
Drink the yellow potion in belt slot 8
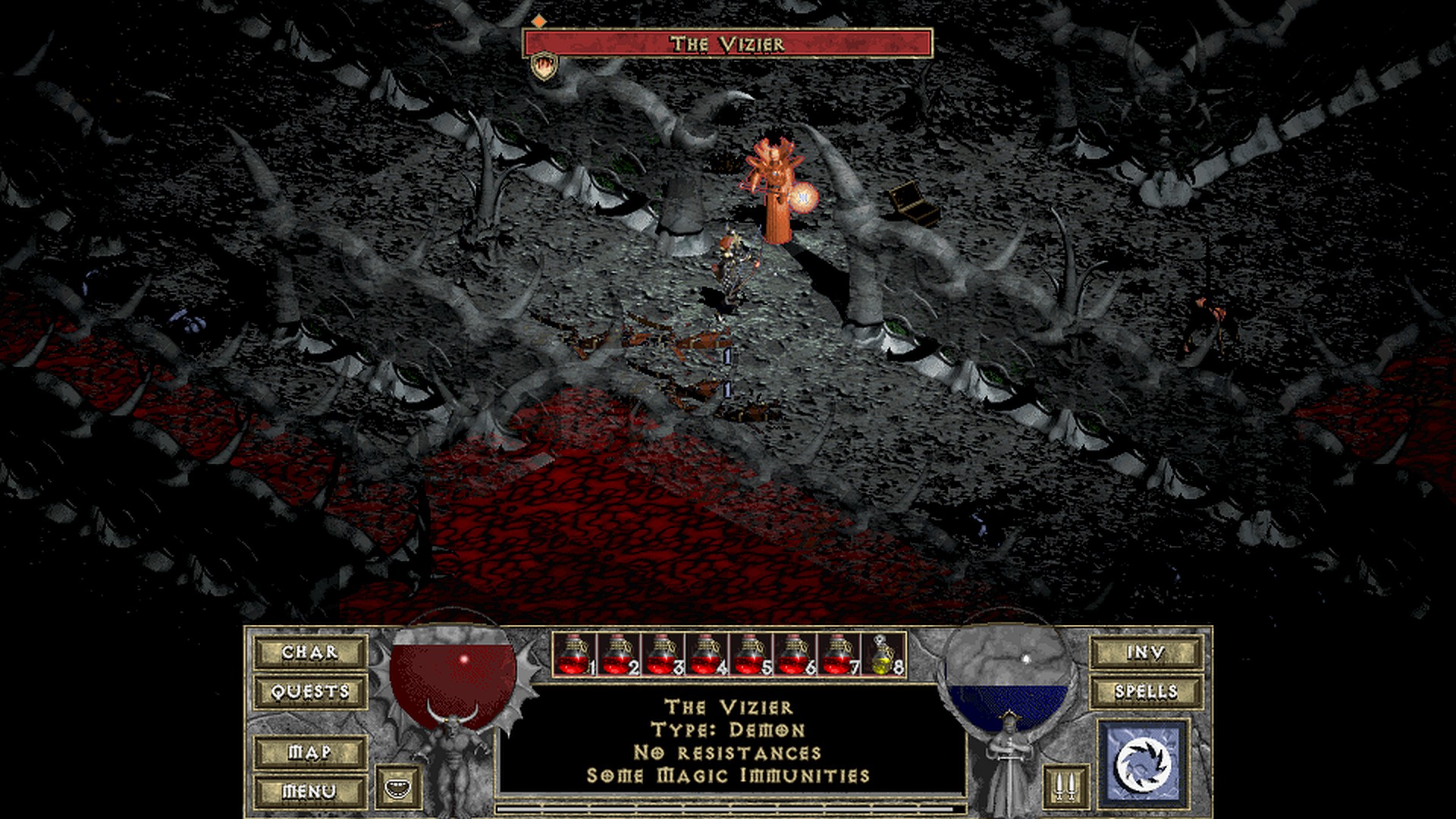coord(882,654)
